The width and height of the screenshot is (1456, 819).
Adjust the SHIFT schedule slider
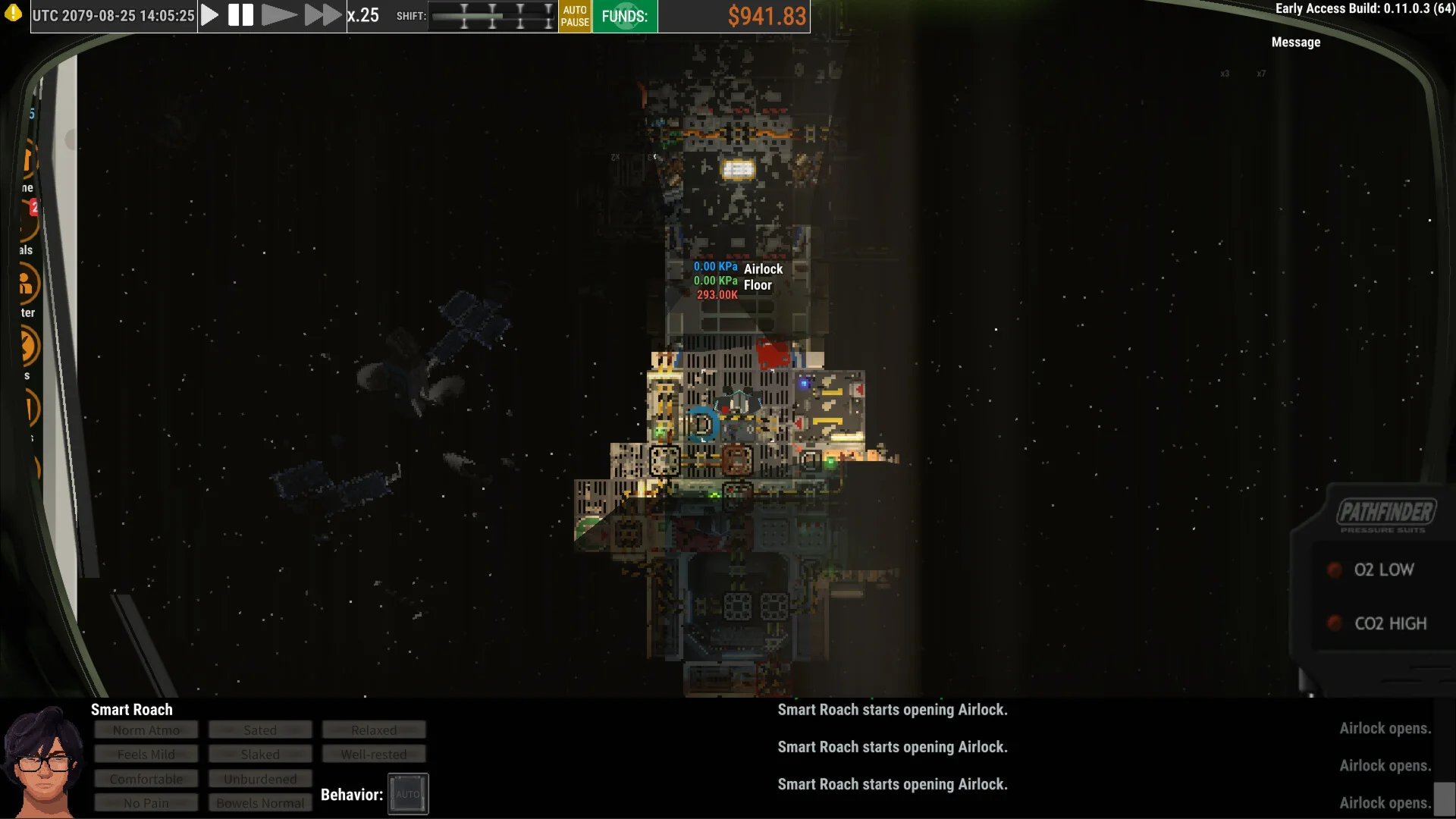point(492,16)
